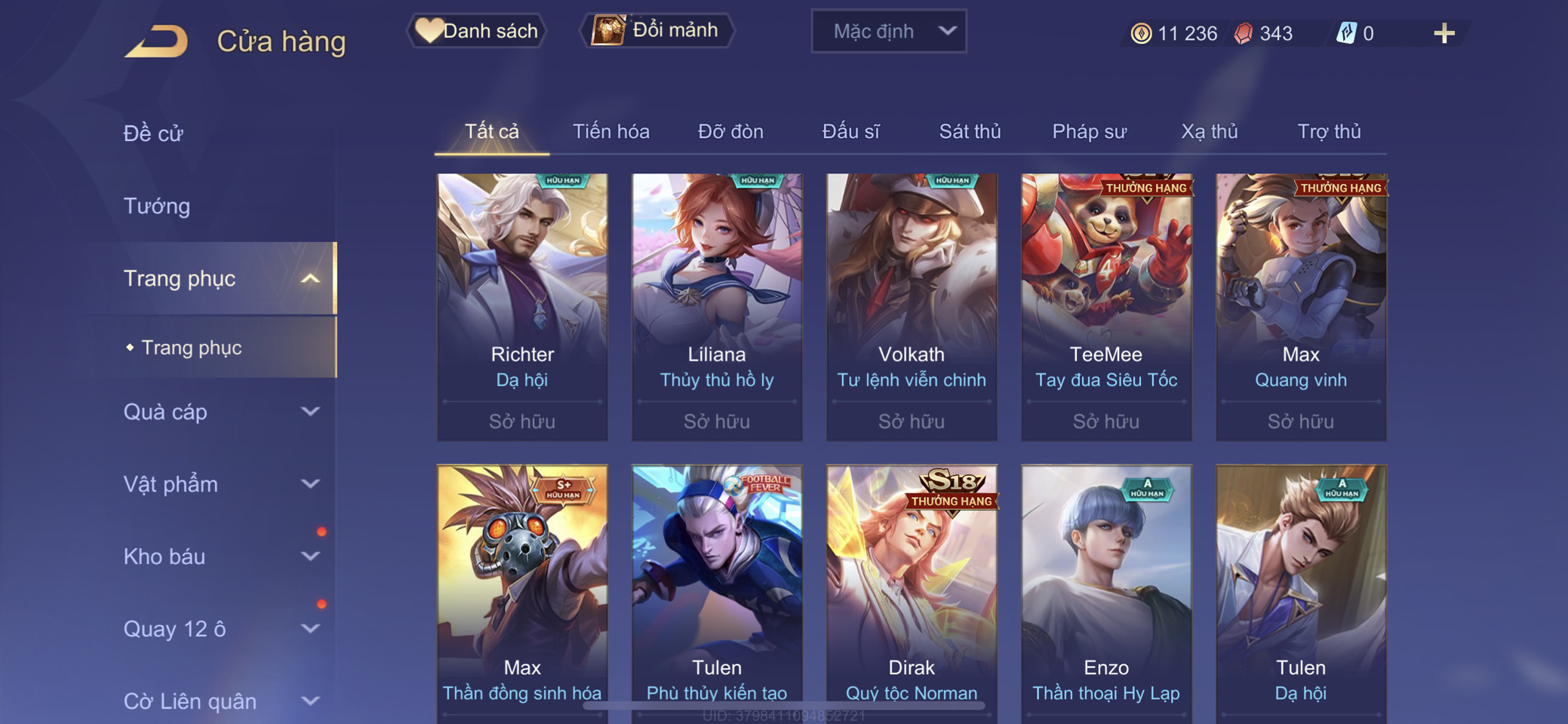Open the Tướng heroes section
Image resolution: width=1568 pixels, height=724 pixels.
coord(157,206)
